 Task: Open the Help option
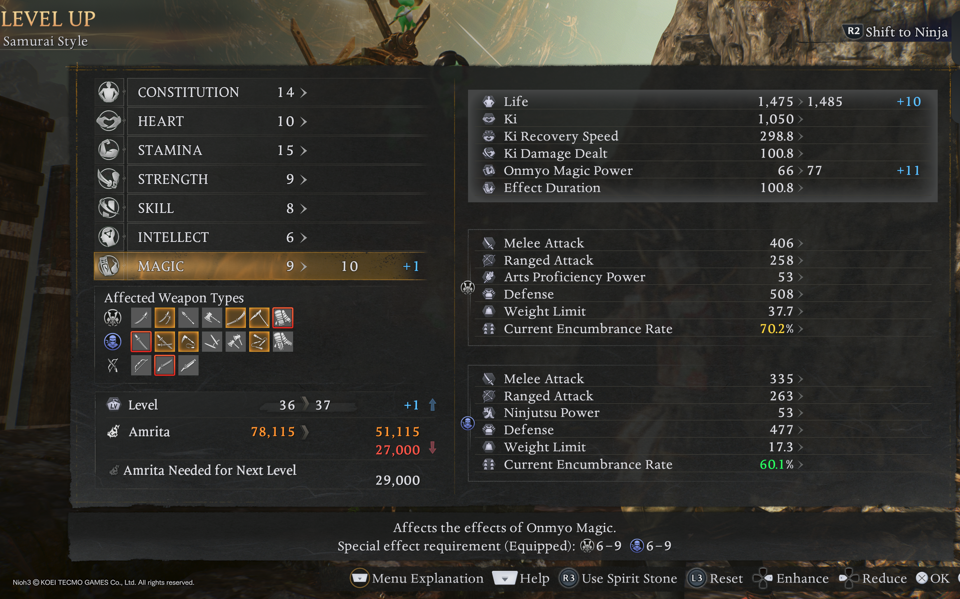[522, 578]
